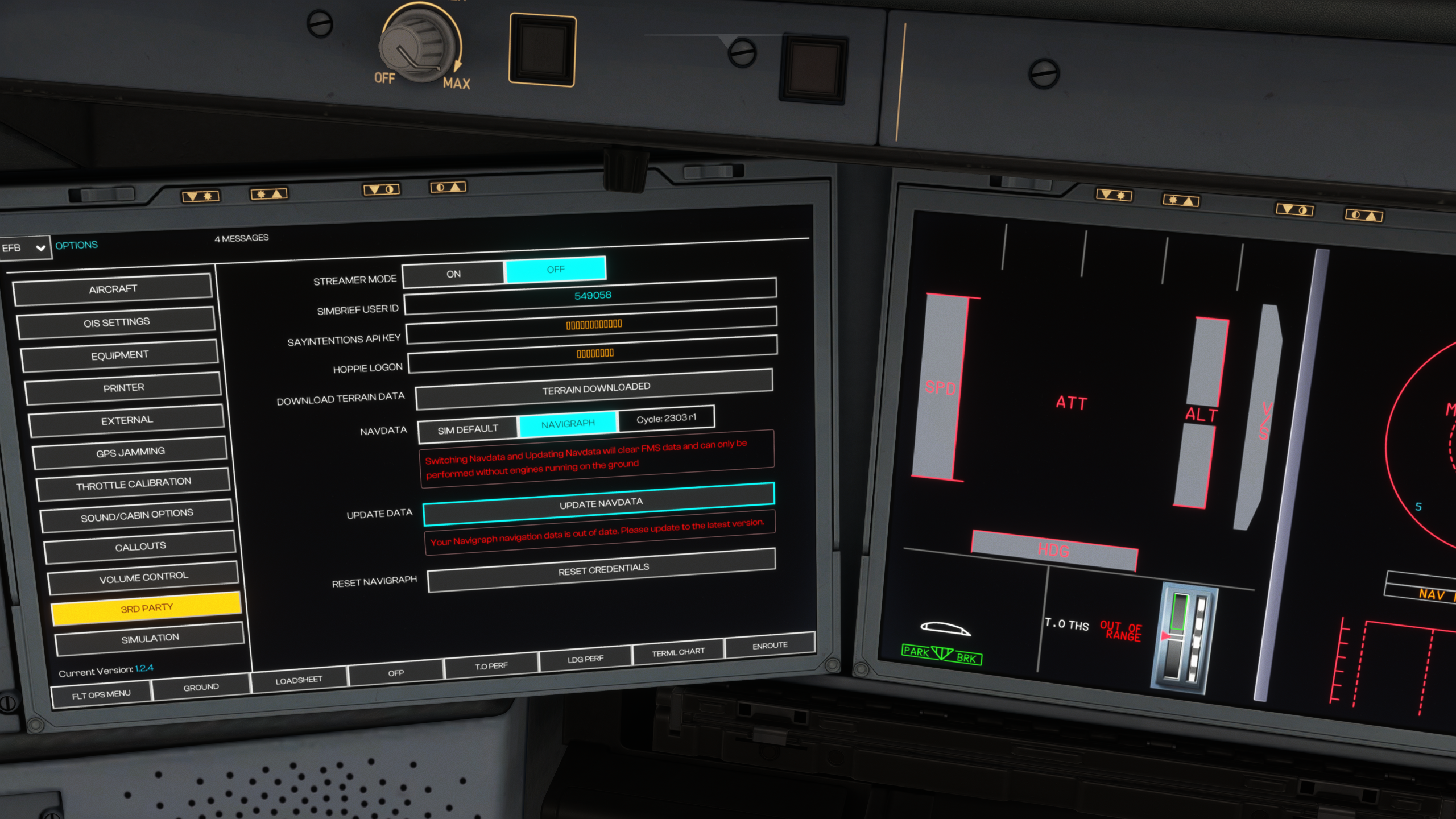The height and width of the screenshot is (819, 1456).
Task: Select the Hoppie Logon input field
Action: tap(594, 354)
